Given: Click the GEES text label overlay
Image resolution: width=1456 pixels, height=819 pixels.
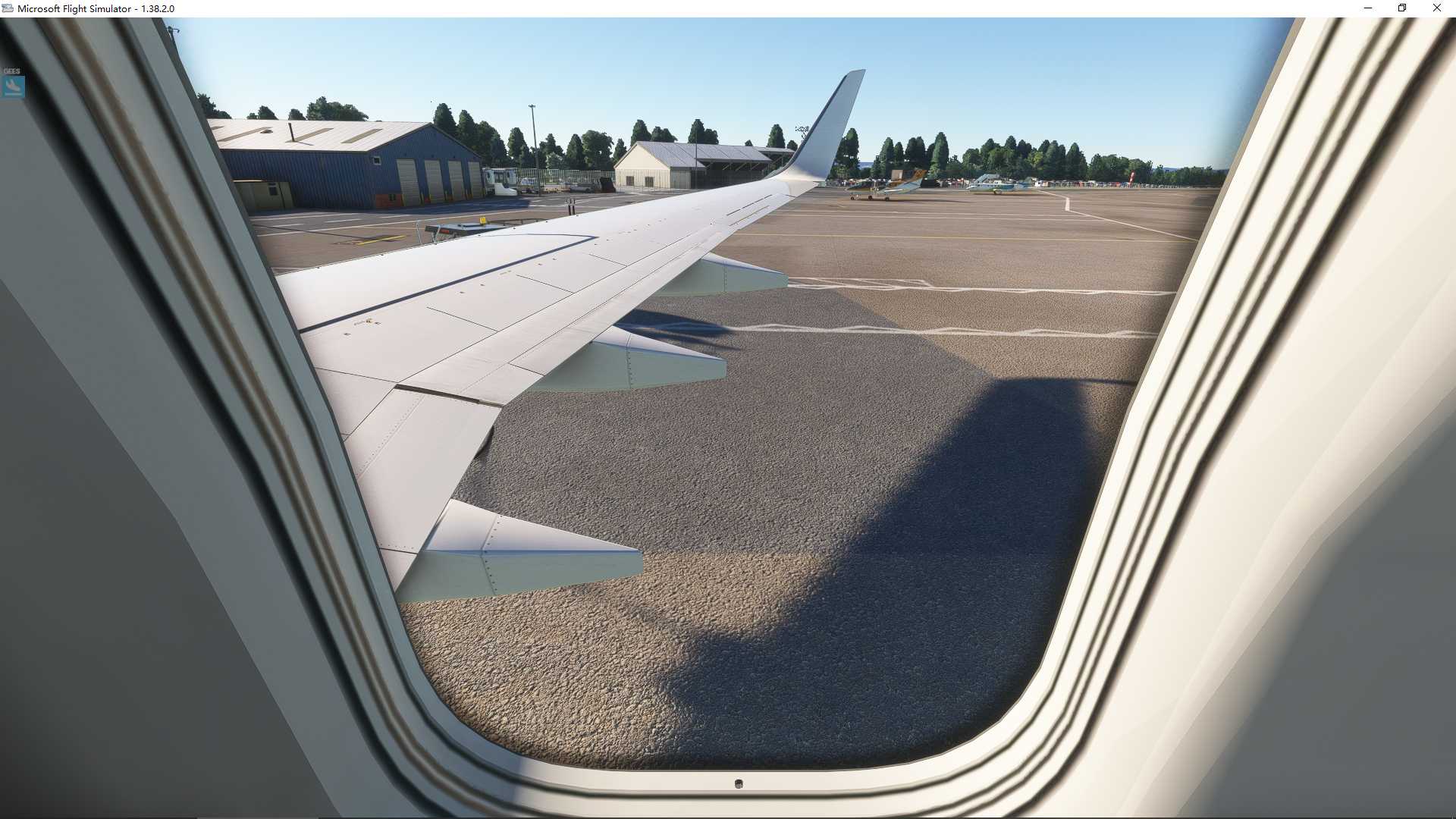Looking at the screenshot, I should (11, 70).
